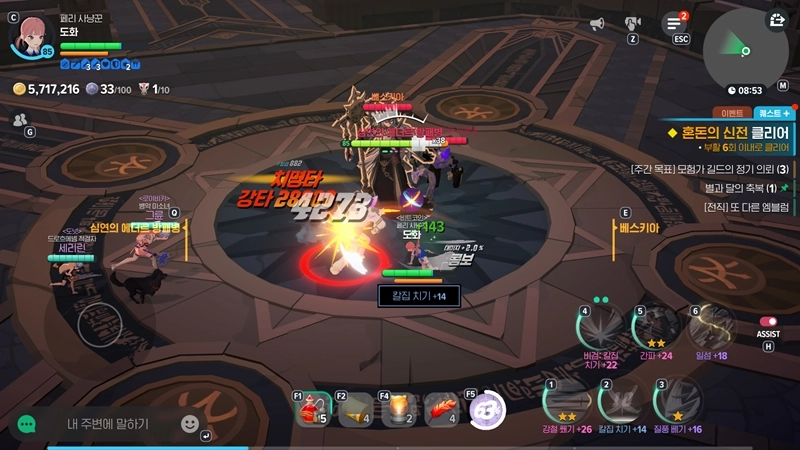Viewport: 800px width, 450px height.
Task: Toggle the ASSIST switch
Action: [x=768, y=322]
